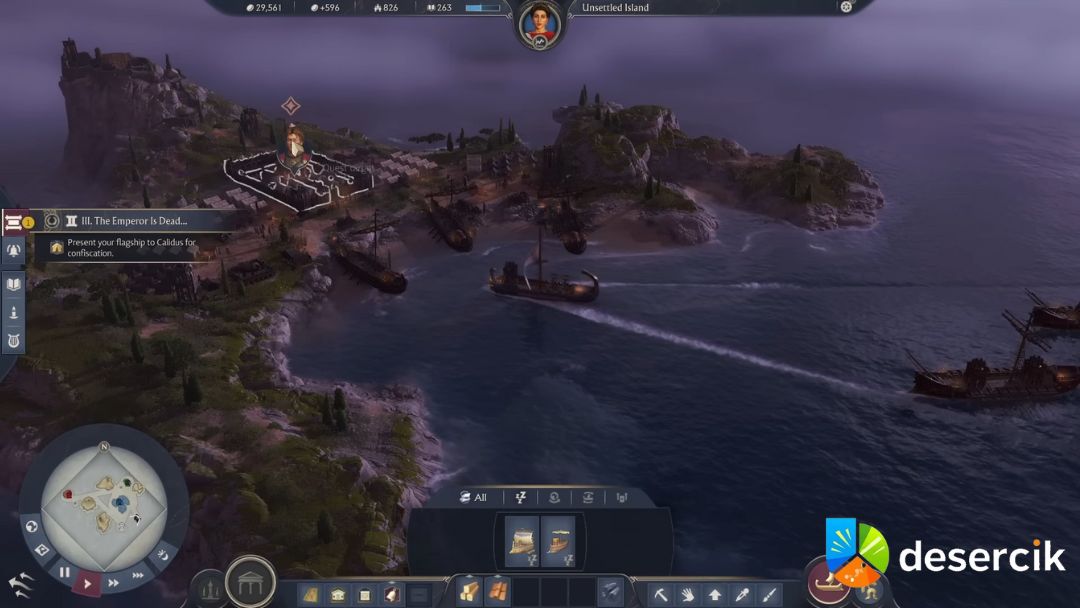
Task: Select the large sailing ship card
Action: pyautogui.click(x=523, y=541)
